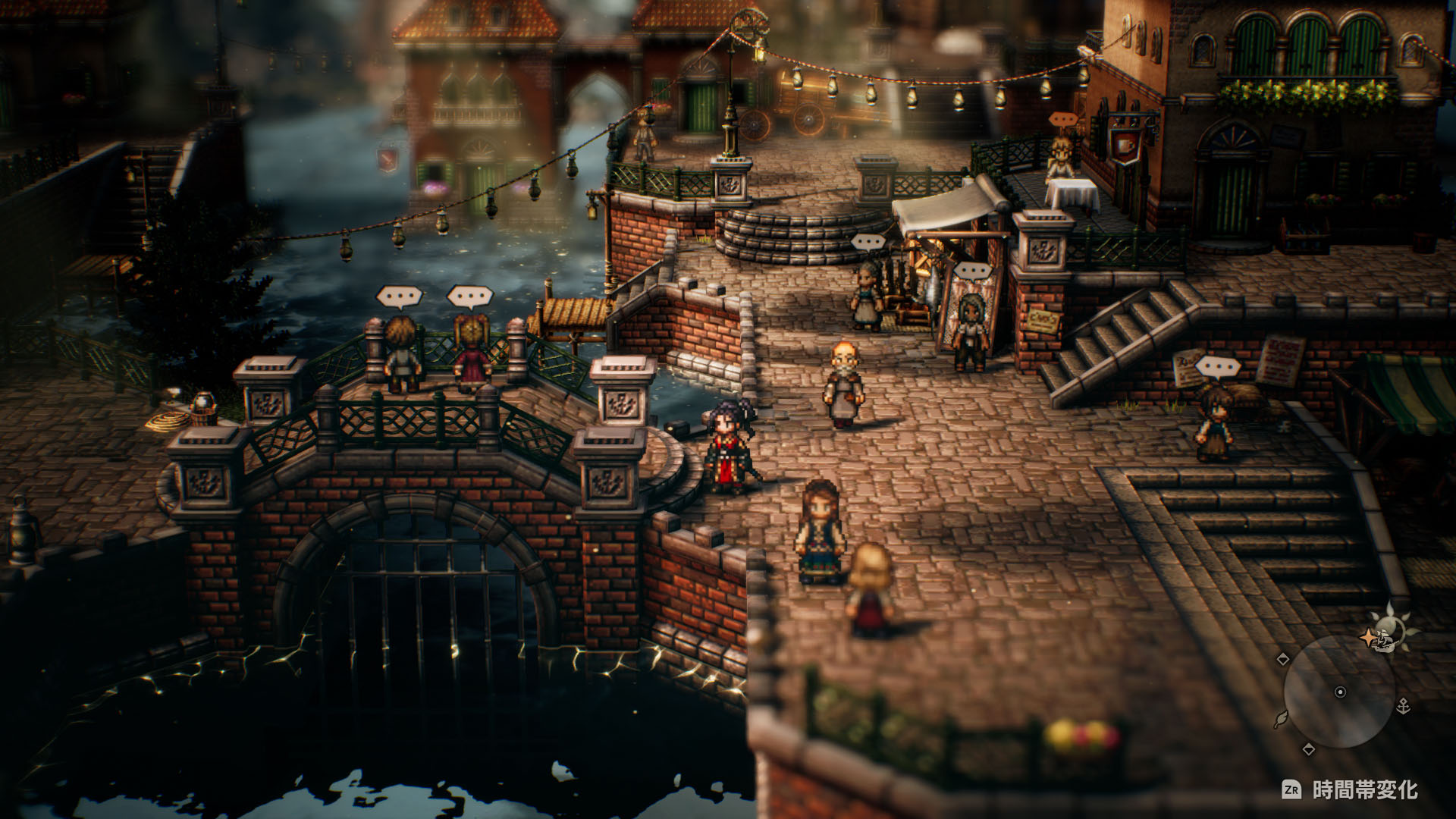Click the anchor icon on the minimap

tap(1404, 705)
